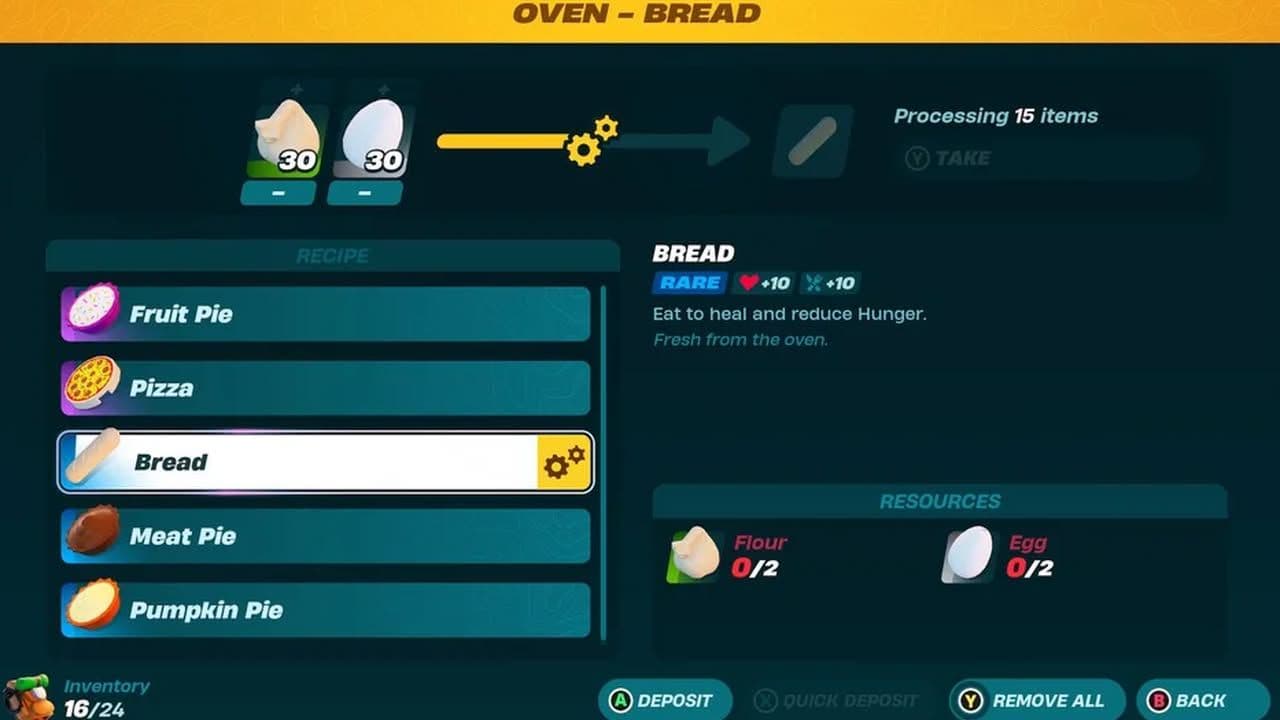Click the Egg resource requirement

(x=998, y=555)
